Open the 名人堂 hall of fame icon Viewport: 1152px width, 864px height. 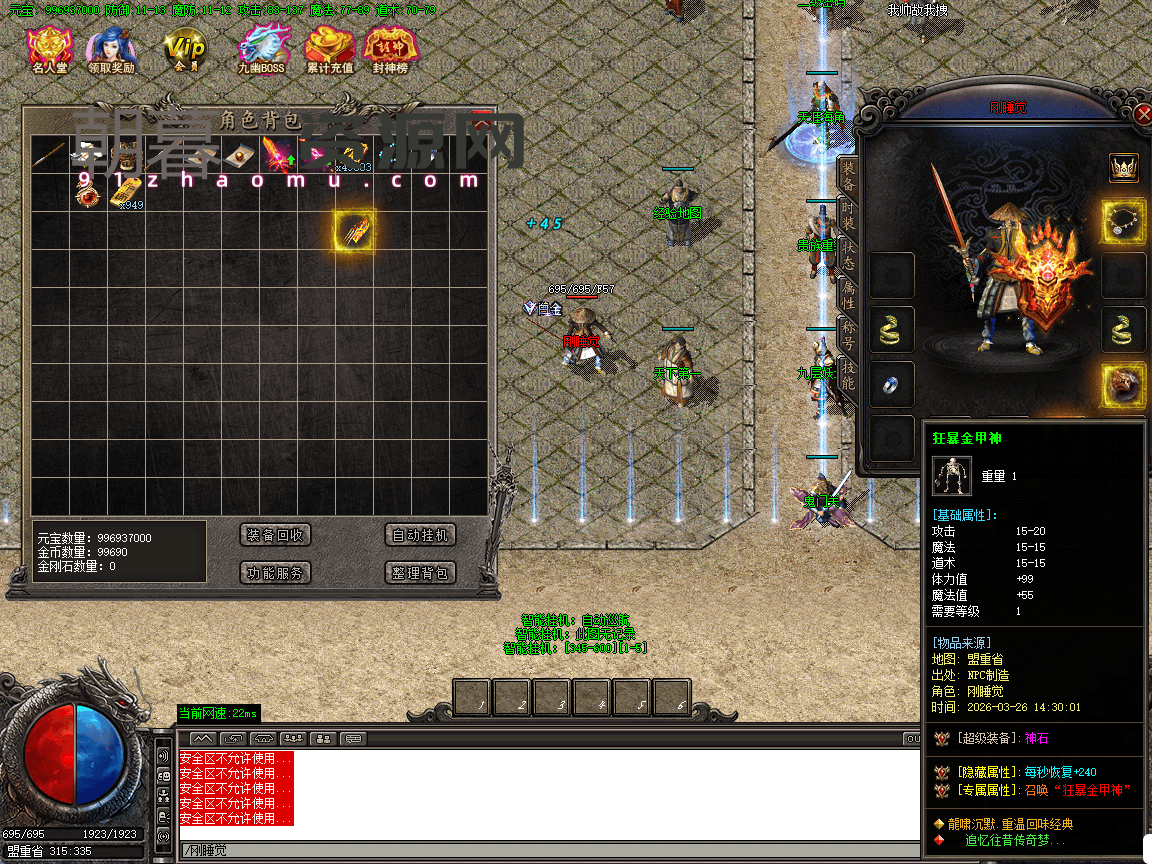(x=49, y=49)
